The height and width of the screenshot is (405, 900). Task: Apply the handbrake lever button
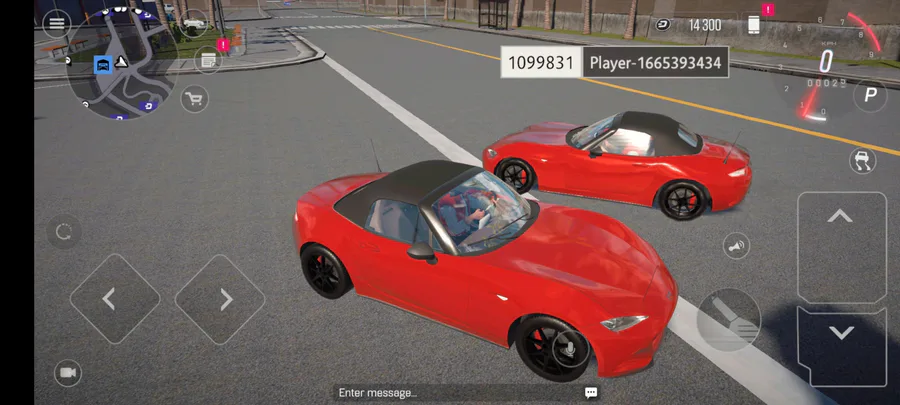coord(728,320)
